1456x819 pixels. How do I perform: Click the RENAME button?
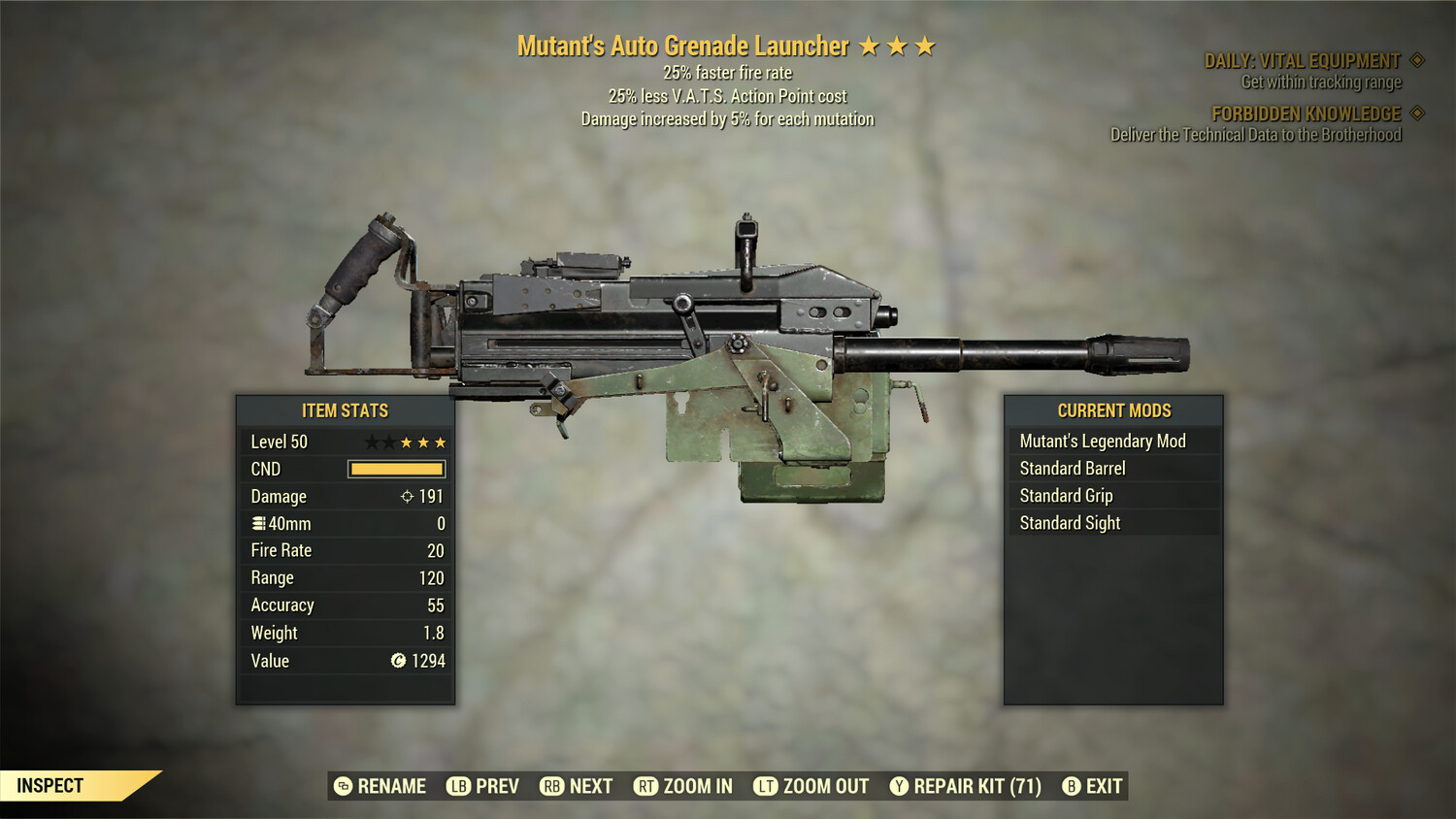[x=383, y=786]
